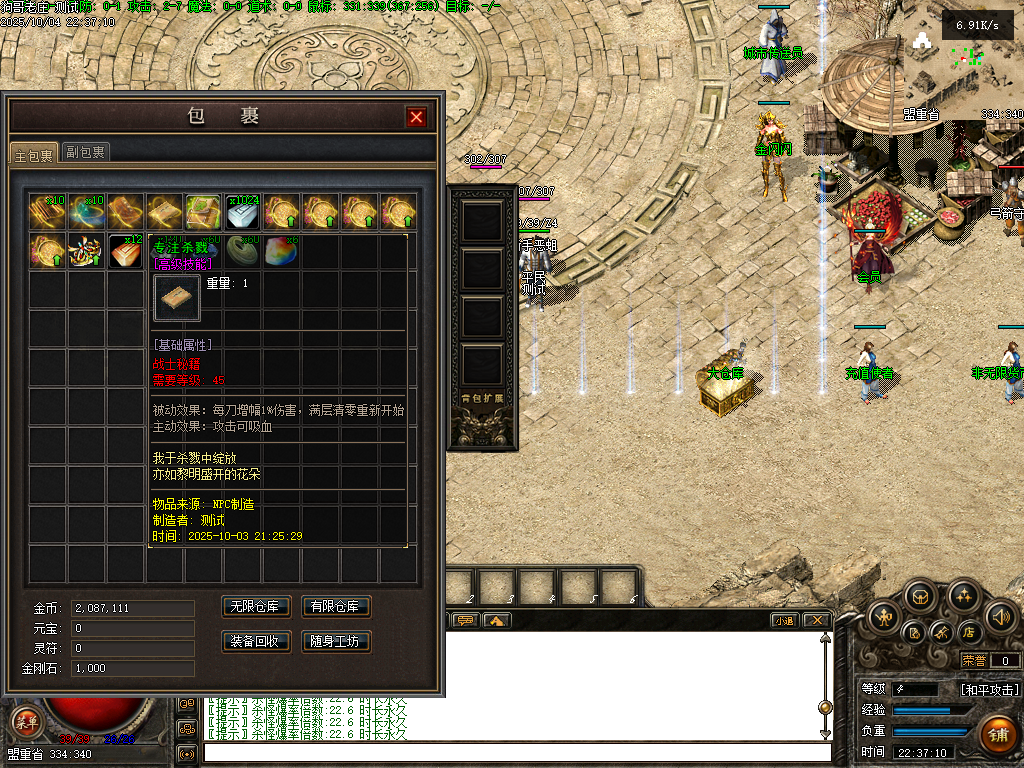Open the 店 store icon
The width and height of the screenshot is (1024, 768).
(968, 632)
